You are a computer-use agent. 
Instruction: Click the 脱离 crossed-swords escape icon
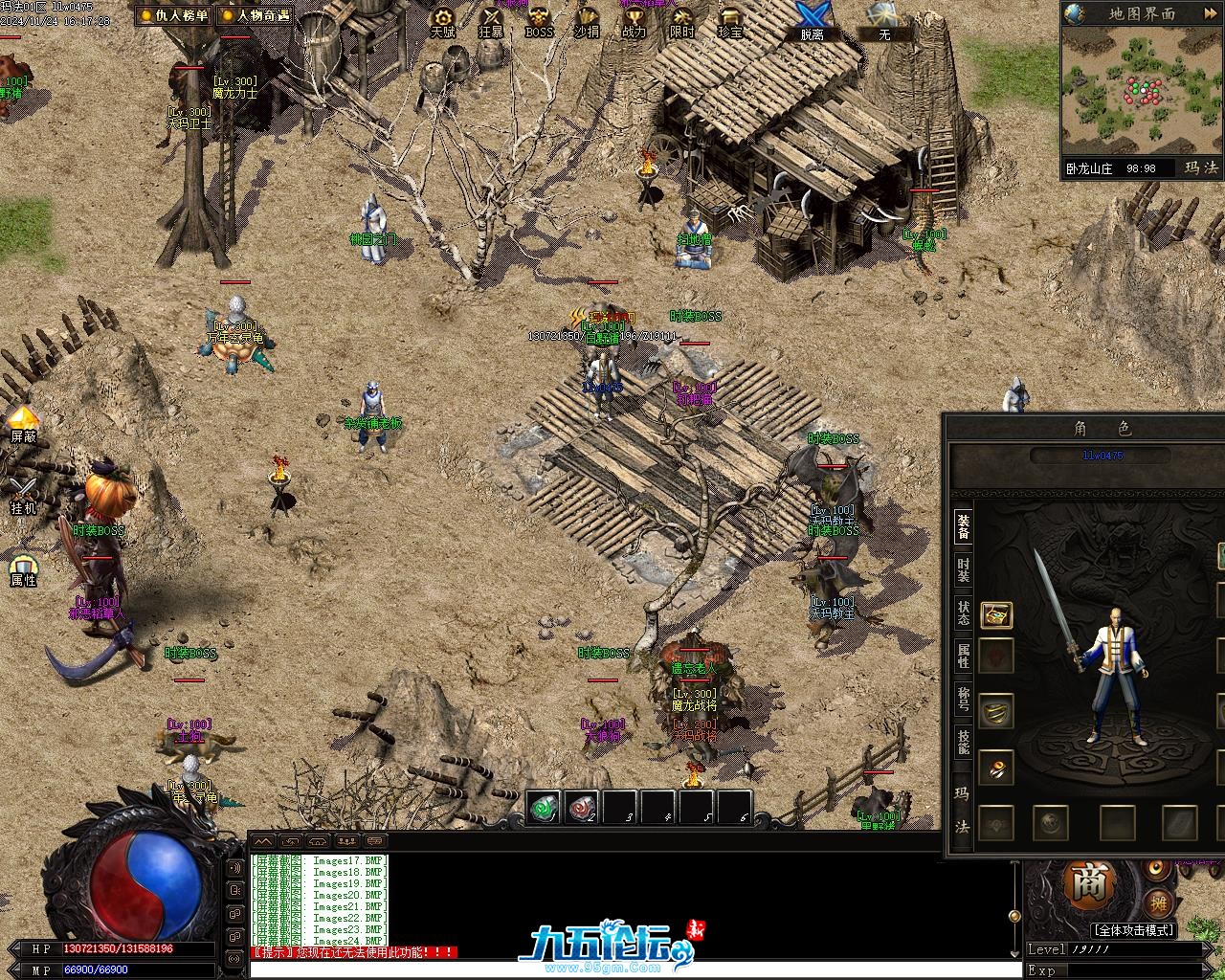coord(813,21)
